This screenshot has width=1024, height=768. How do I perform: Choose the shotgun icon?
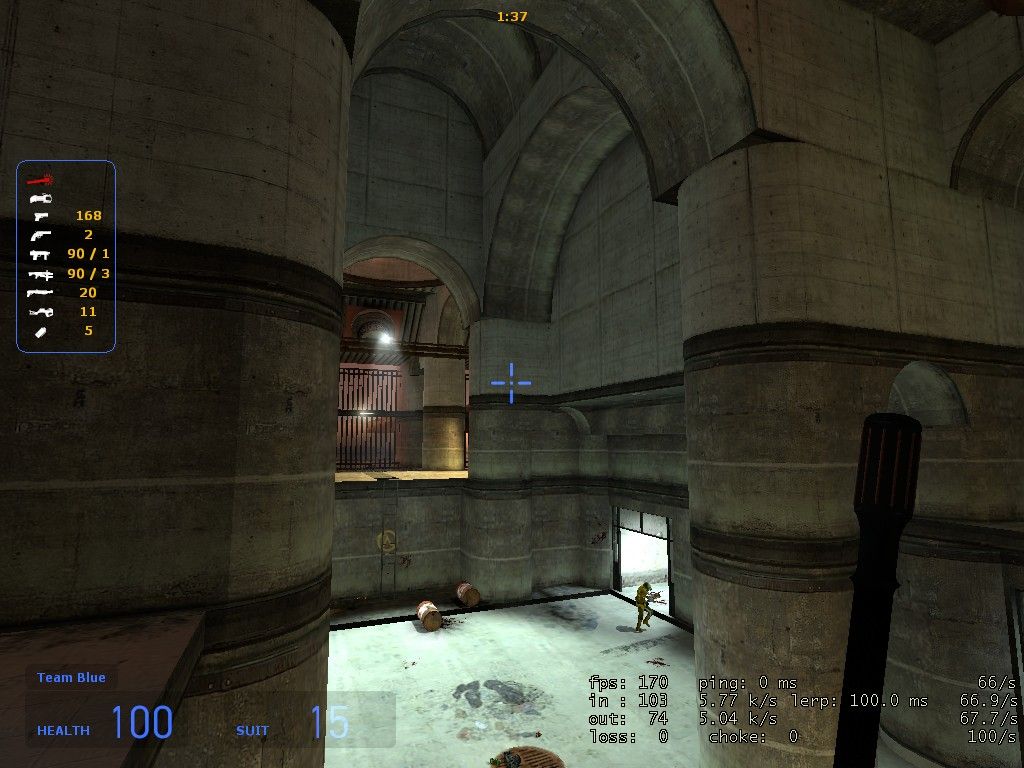coord(40,292)
